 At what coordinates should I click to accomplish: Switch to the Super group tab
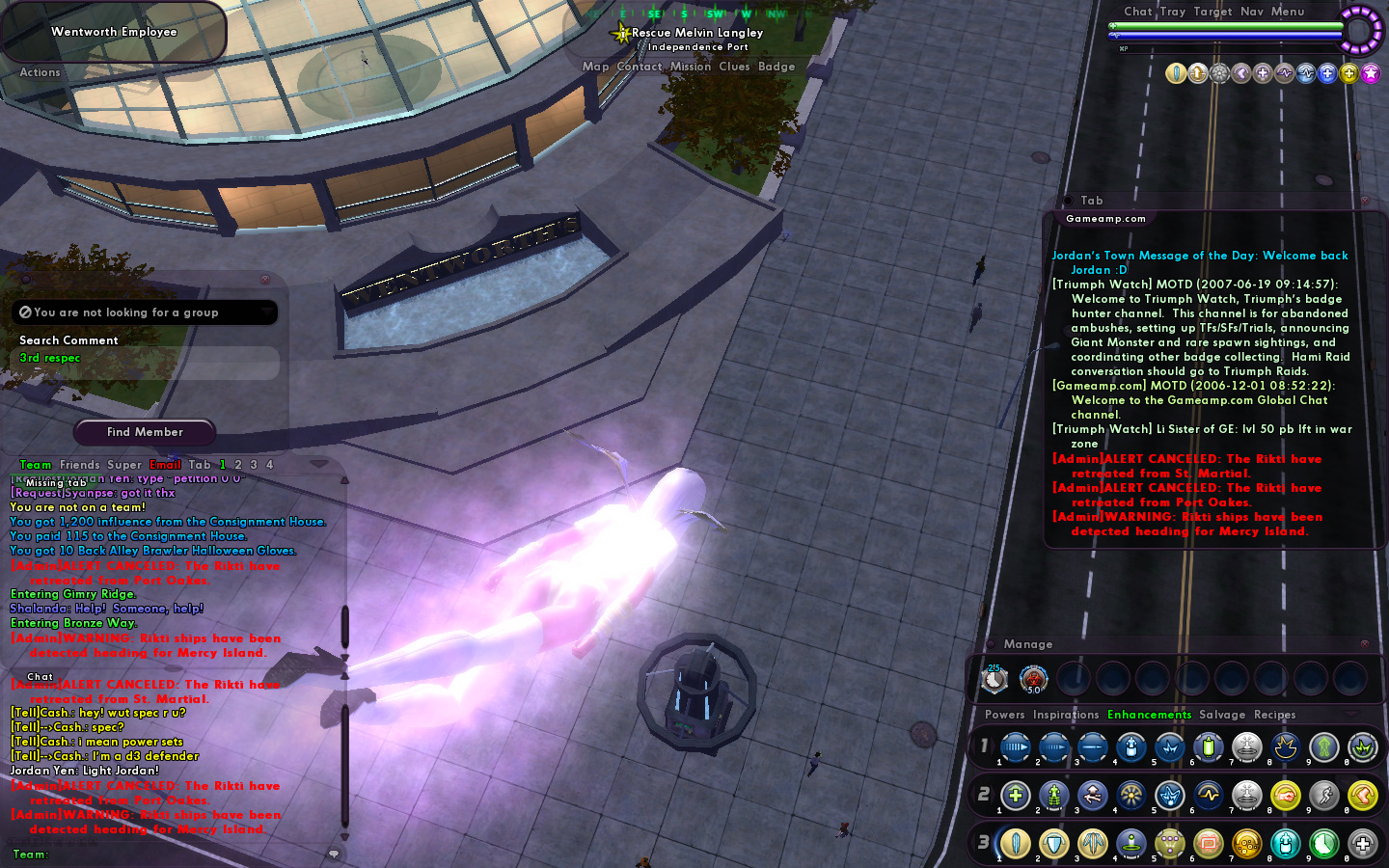click(124, 465)
